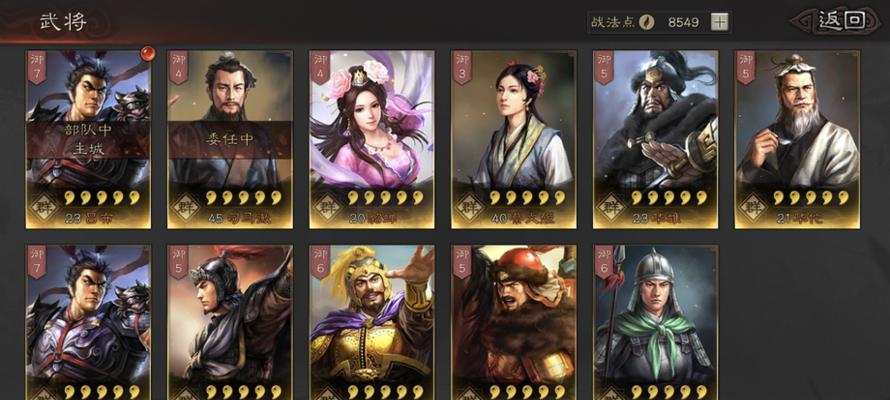Screen dimensions: 890x400
Task: Select the bottom-row general in the black helmet
Action: [230, 322]
